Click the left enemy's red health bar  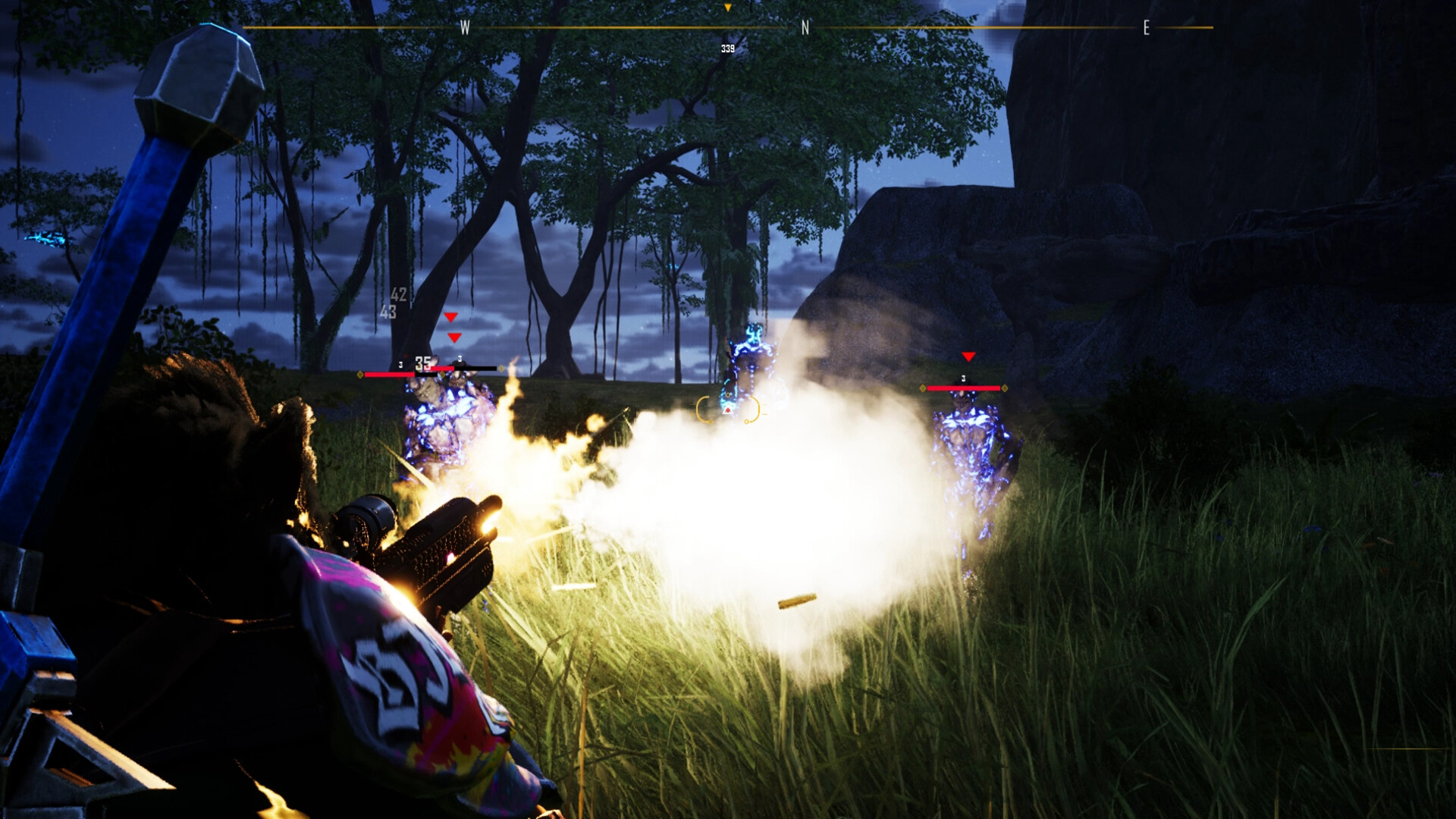pyautogui.click(x=390, y=375)
